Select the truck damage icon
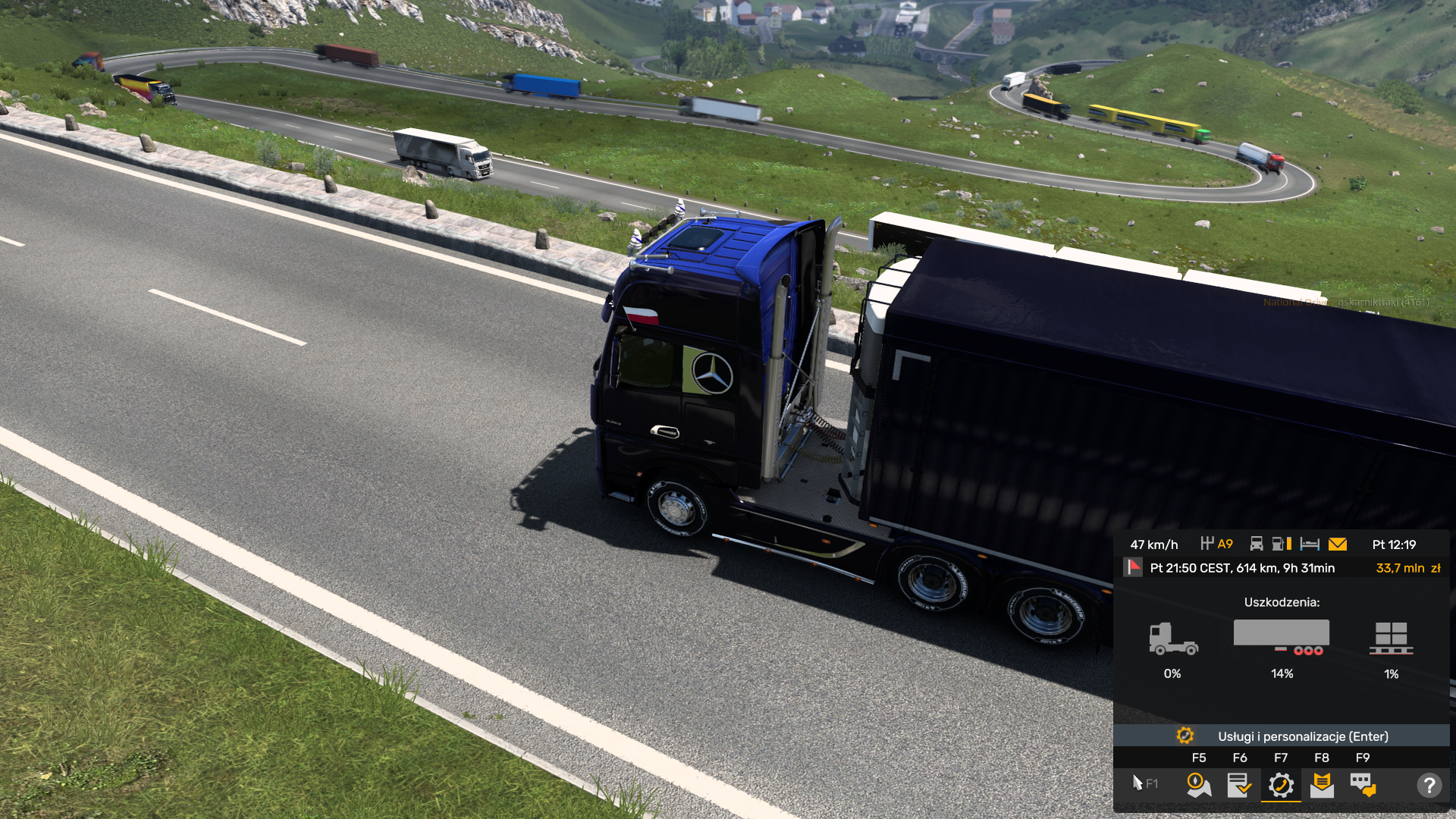 click(1172, 639)
